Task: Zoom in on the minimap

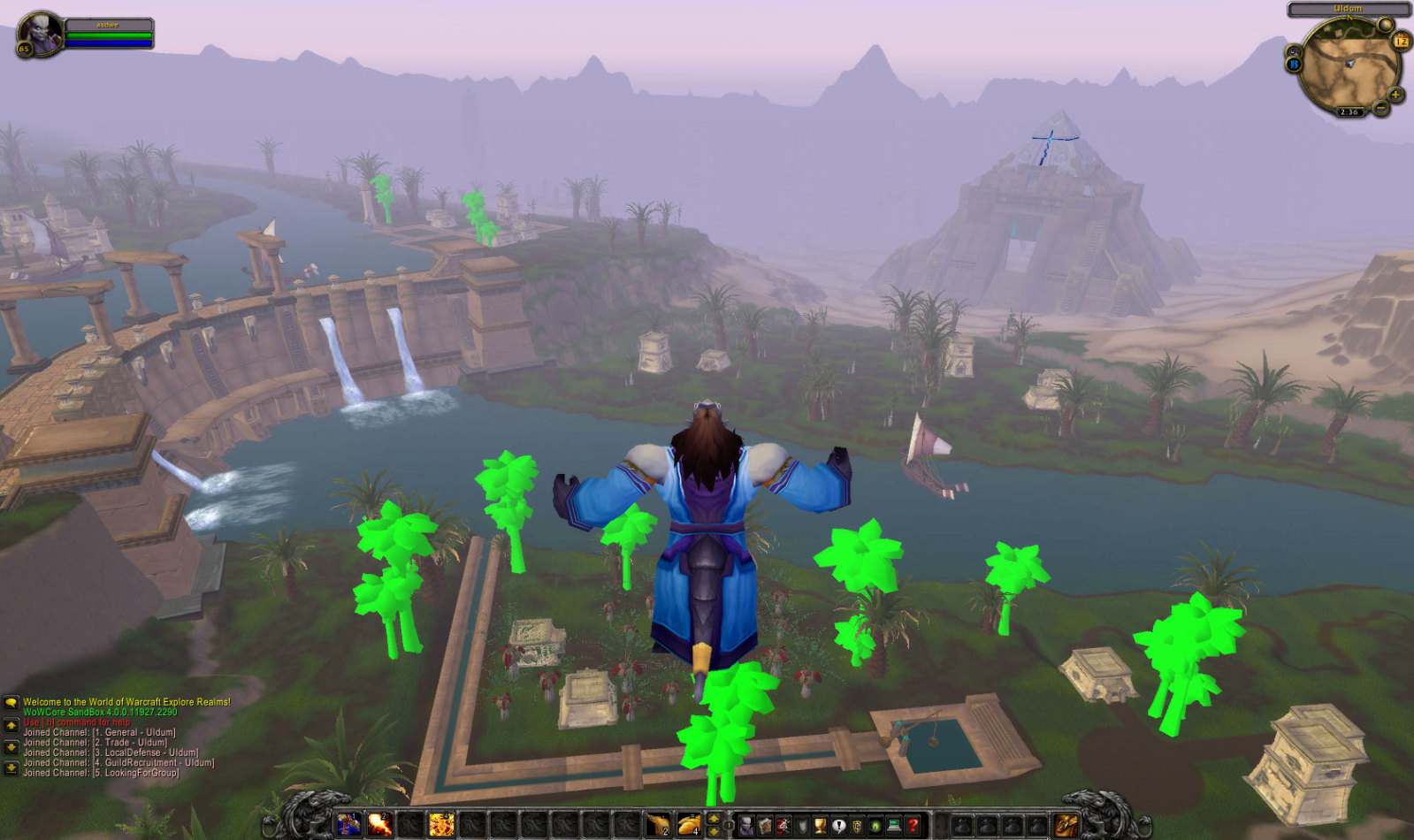Action: click(1395, 95)
